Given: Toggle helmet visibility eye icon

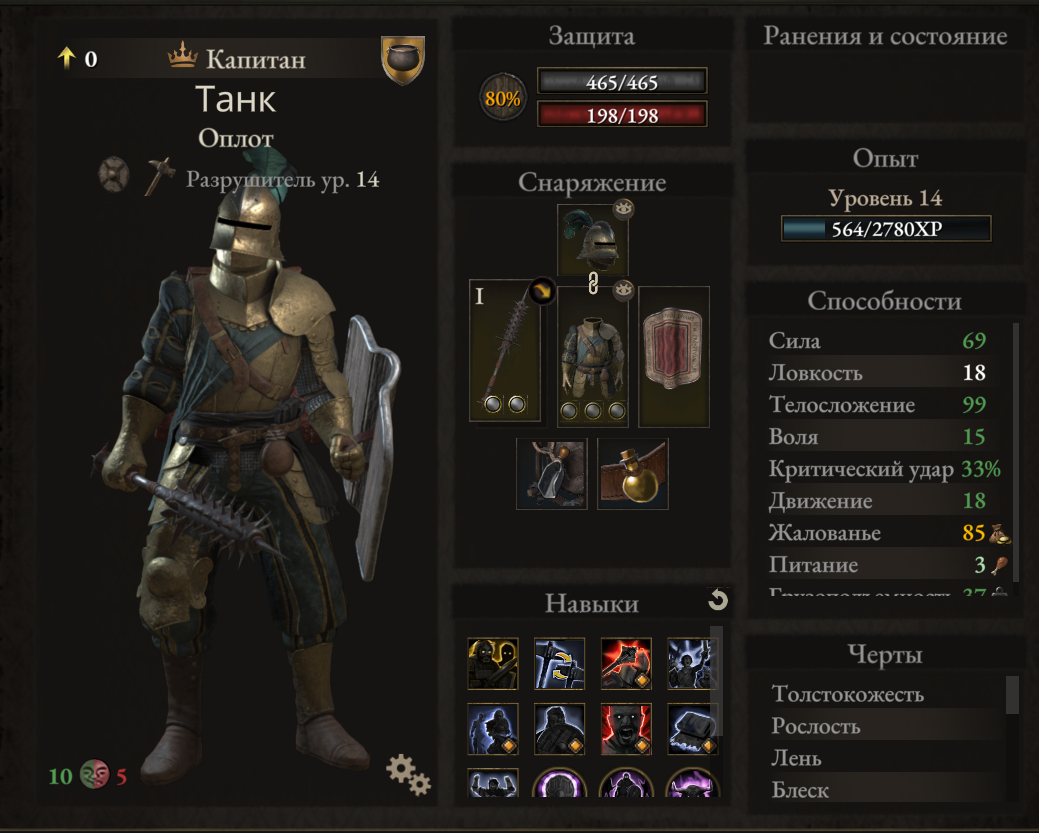Looking at the screenshot, I should pos(624,208).
